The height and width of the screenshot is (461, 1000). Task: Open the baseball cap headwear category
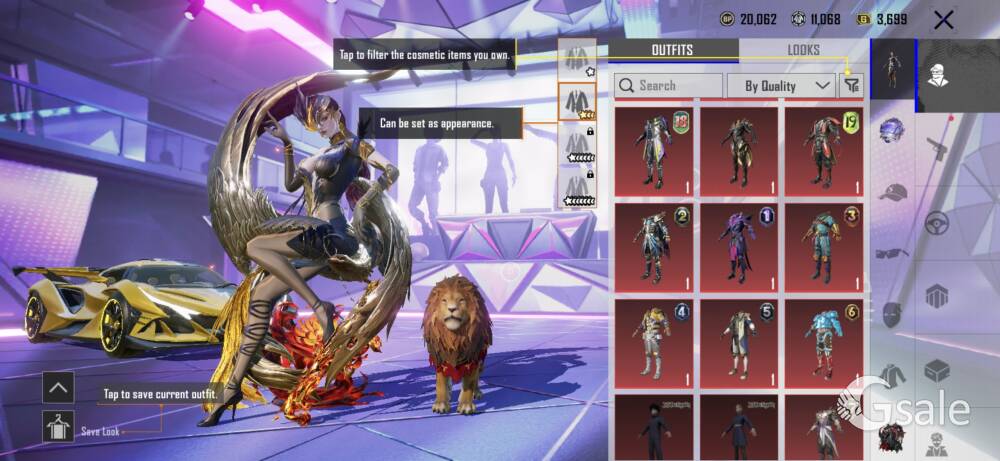893,192
